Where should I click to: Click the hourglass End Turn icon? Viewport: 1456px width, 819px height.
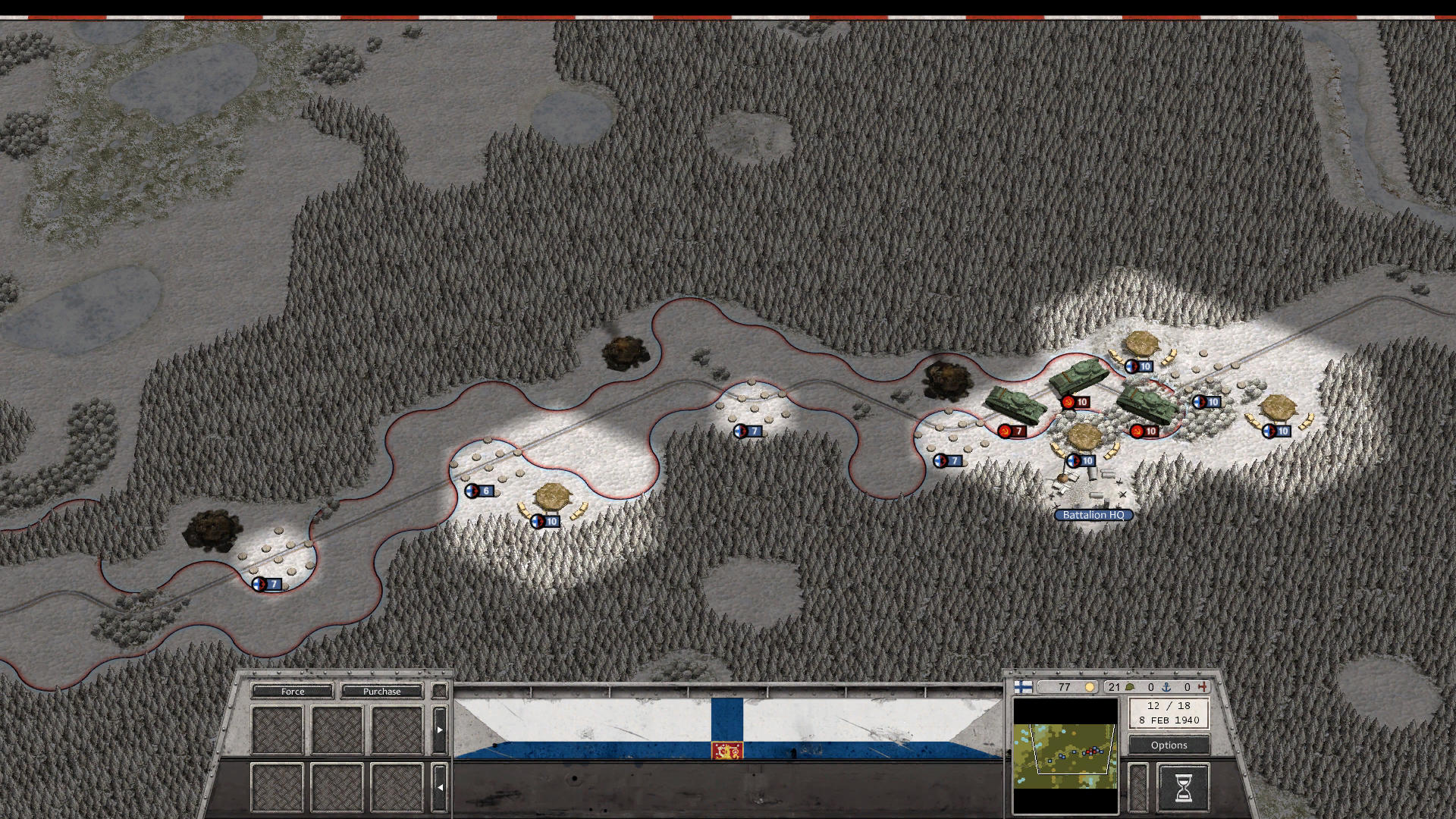(1185, 789)
